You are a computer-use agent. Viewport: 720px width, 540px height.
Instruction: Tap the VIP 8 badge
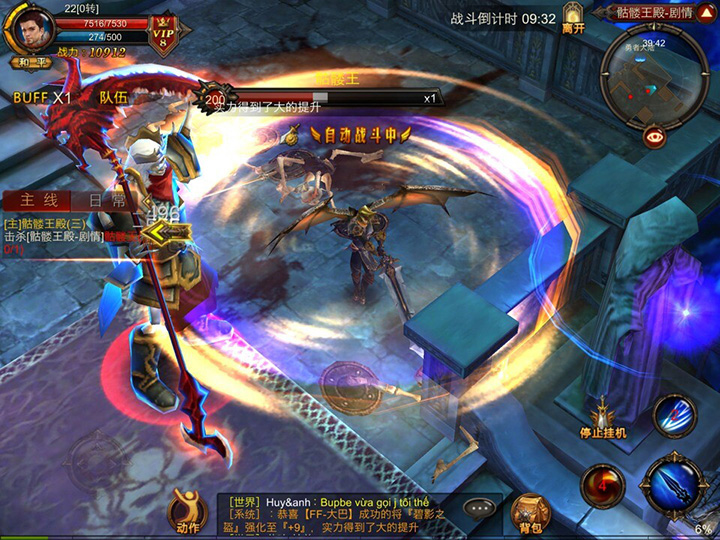162,35
